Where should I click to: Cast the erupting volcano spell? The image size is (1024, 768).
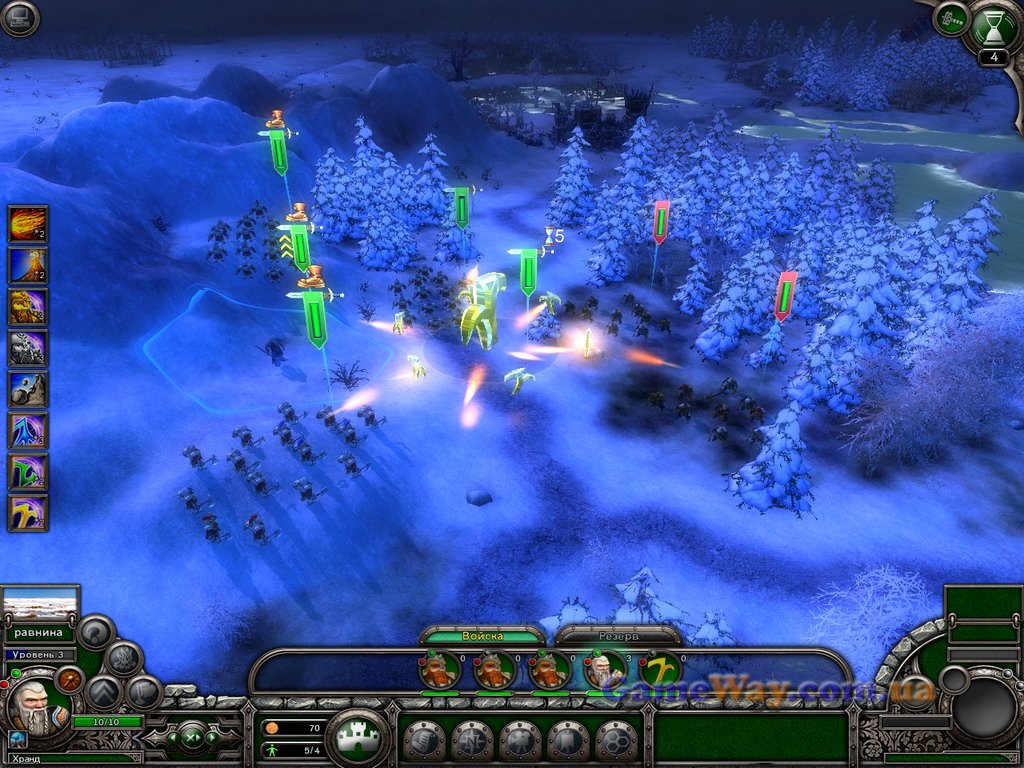pyautogui.click(x=28, y=265)
